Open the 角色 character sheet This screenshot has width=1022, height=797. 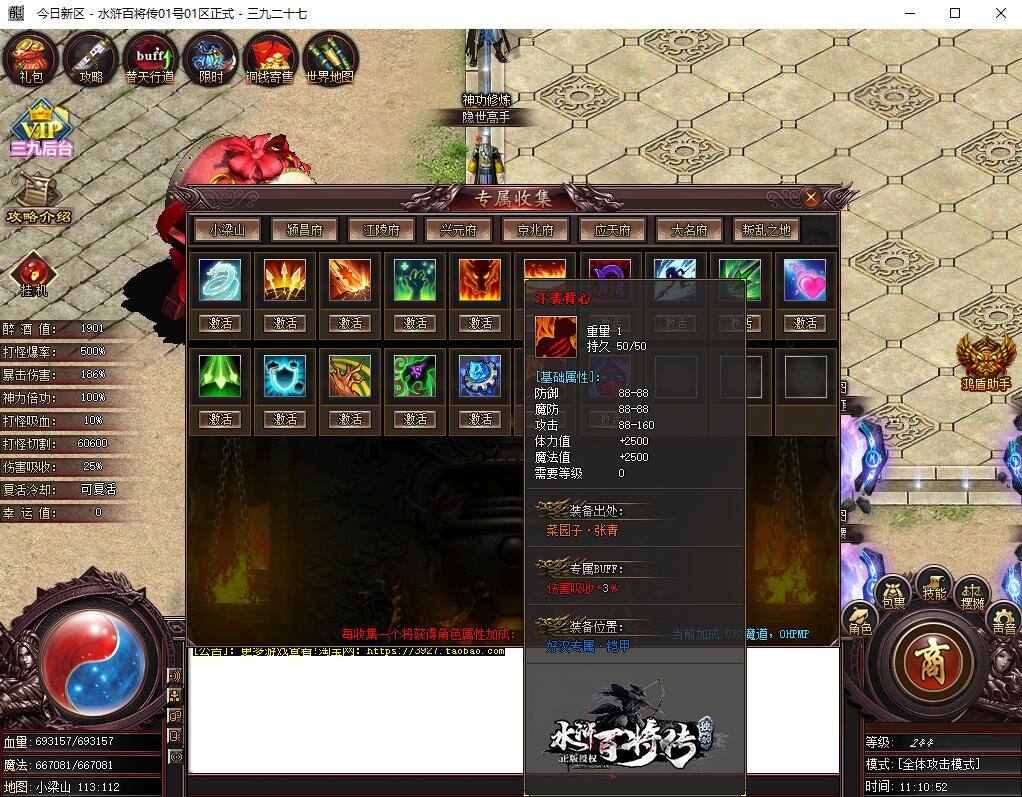tap(860, 620)
